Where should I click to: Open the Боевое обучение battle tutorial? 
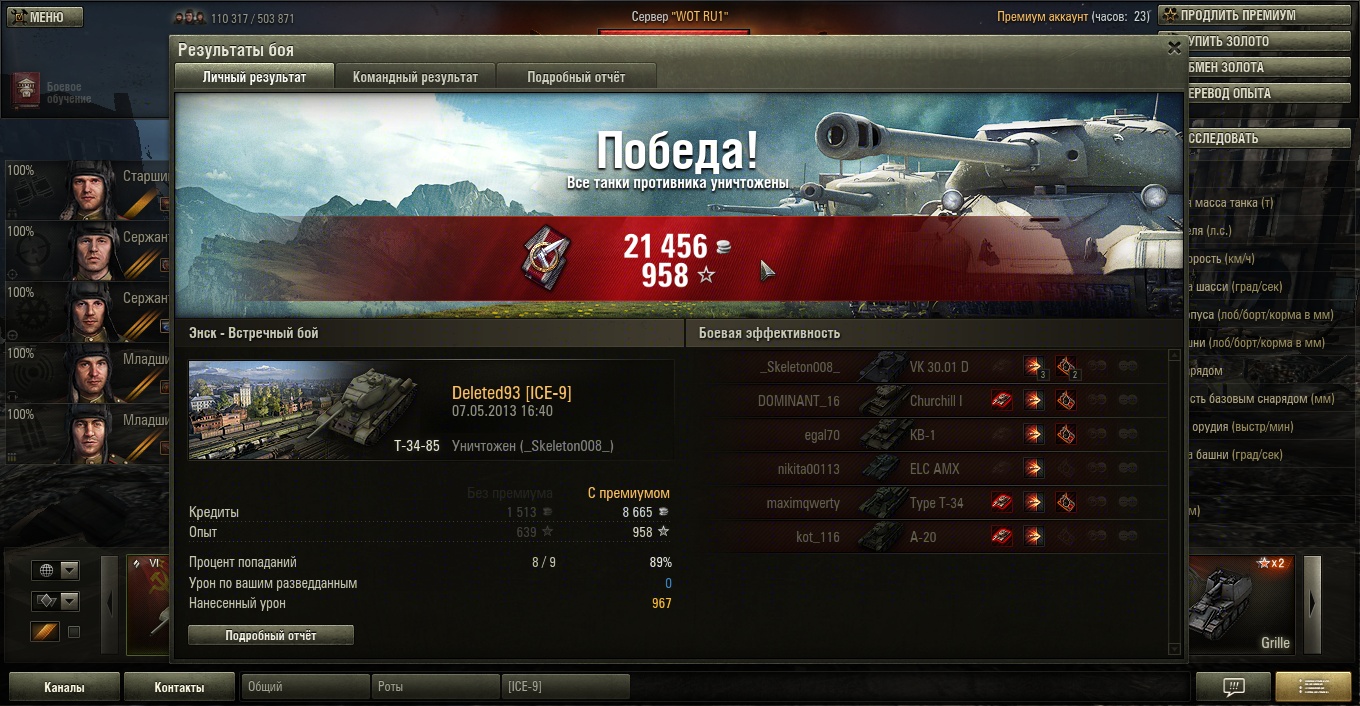click(x=50, y=92)
